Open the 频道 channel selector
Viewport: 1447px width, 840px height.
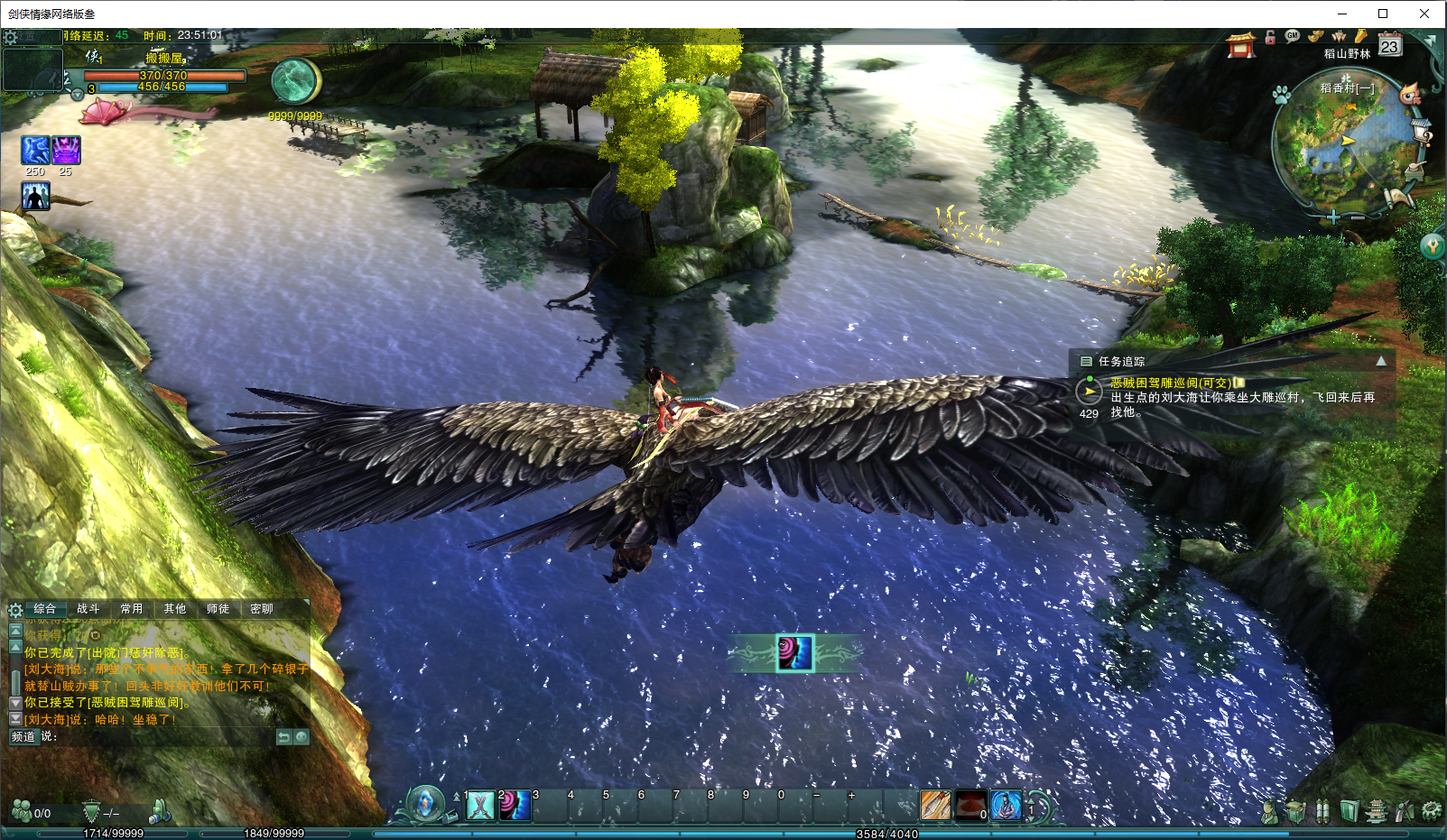23,737
